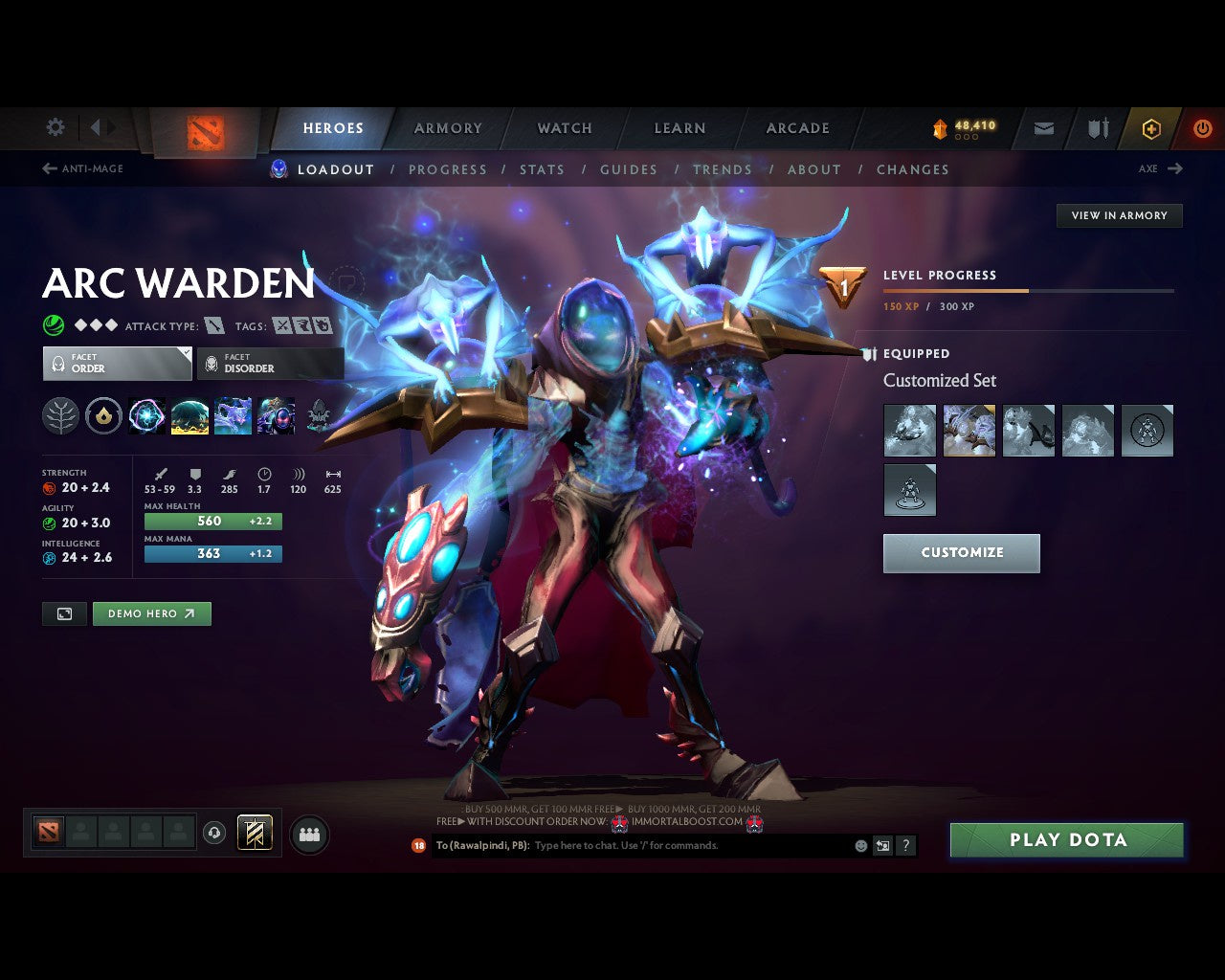Switch to the Disorder facet
Viewport: 1225px width, 980px height.
(x=270, y=364)
